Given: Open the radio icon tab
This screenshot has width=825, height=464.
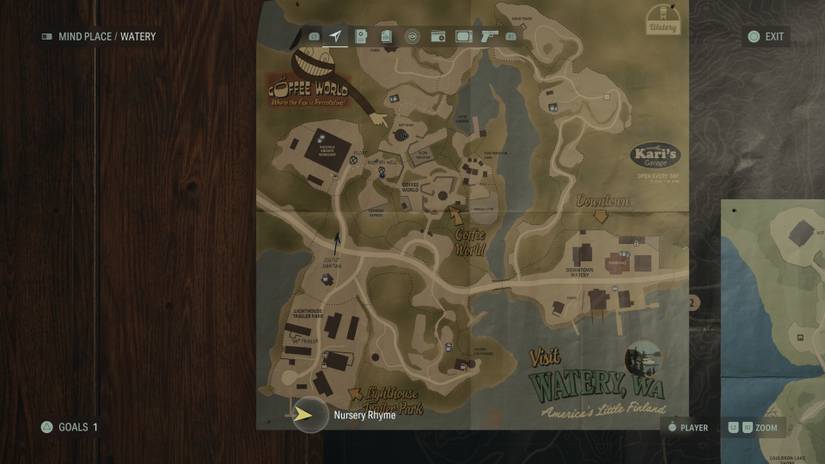Looking at the screenshot, I should 437,37.
